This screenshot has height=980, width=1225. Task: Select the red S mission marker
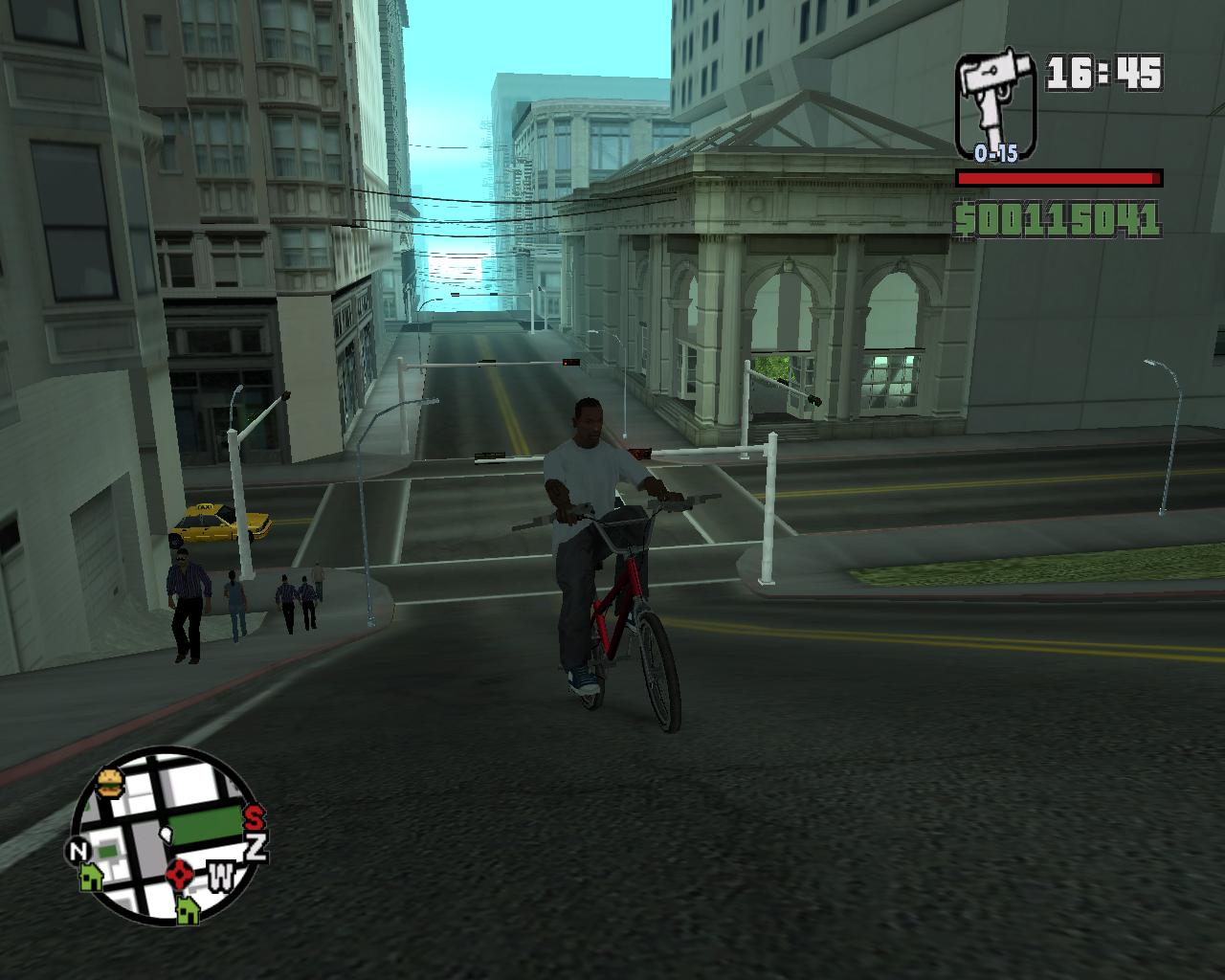254,818
